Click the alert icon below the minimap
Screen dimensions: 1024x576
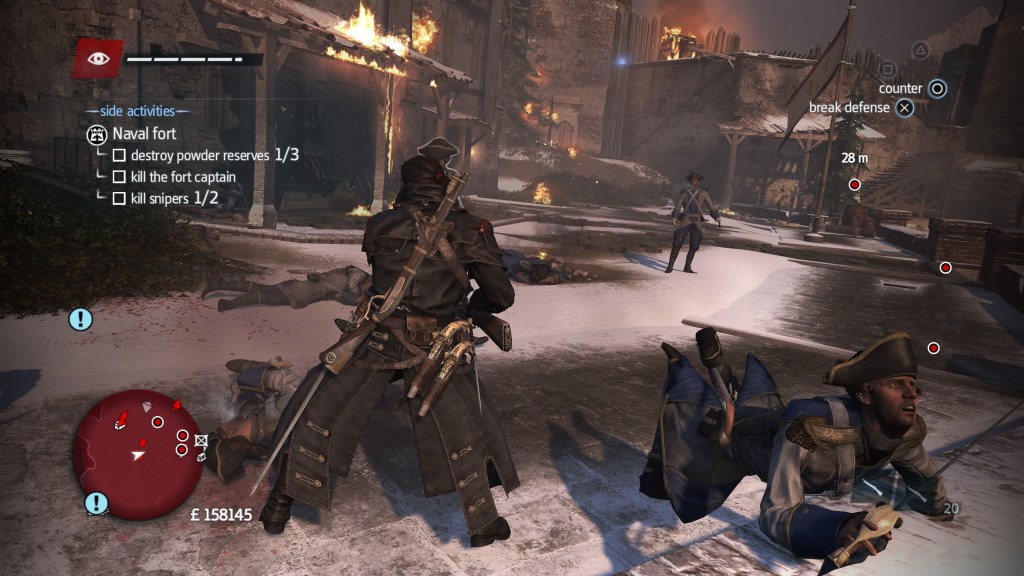point(96,502)
